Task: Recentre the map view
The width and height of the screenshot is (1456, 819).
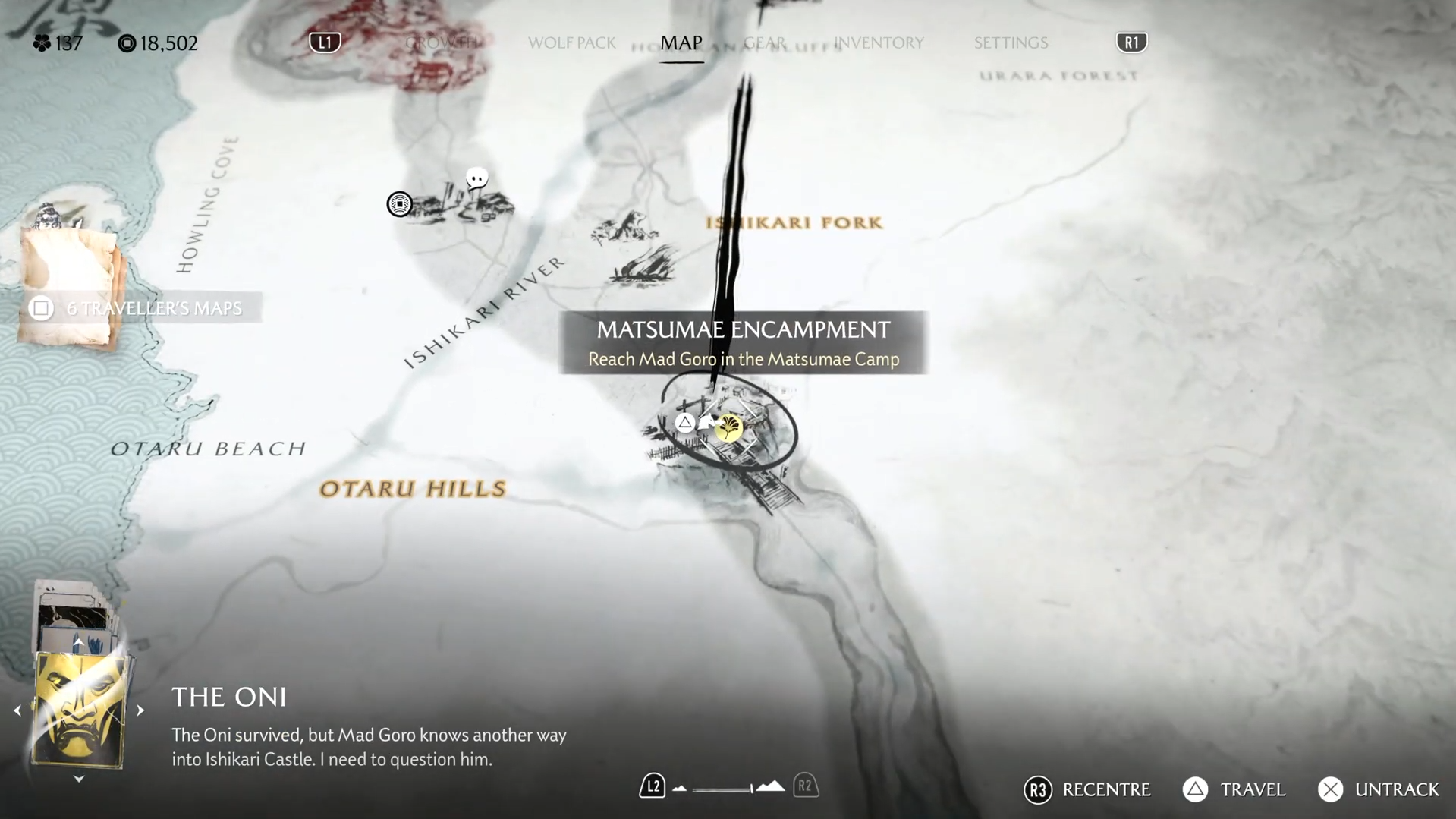Action: (1086, 789)
